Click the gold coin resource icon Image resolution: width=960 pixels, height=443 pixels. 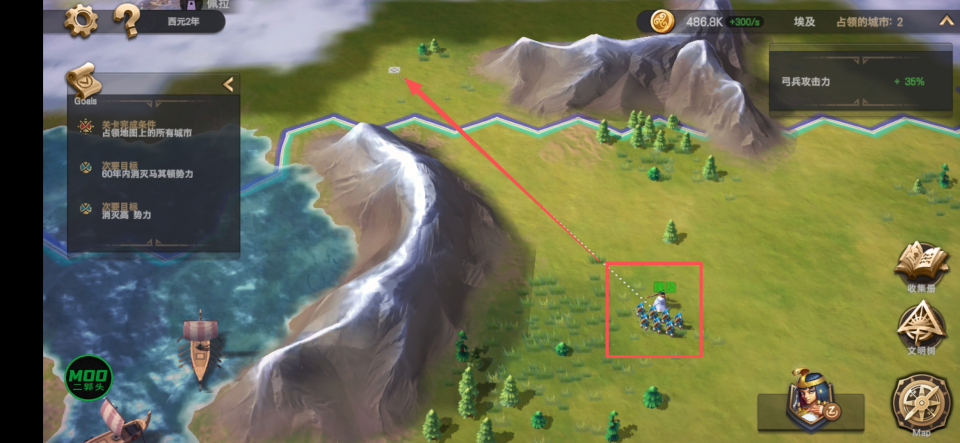point(662,21)
